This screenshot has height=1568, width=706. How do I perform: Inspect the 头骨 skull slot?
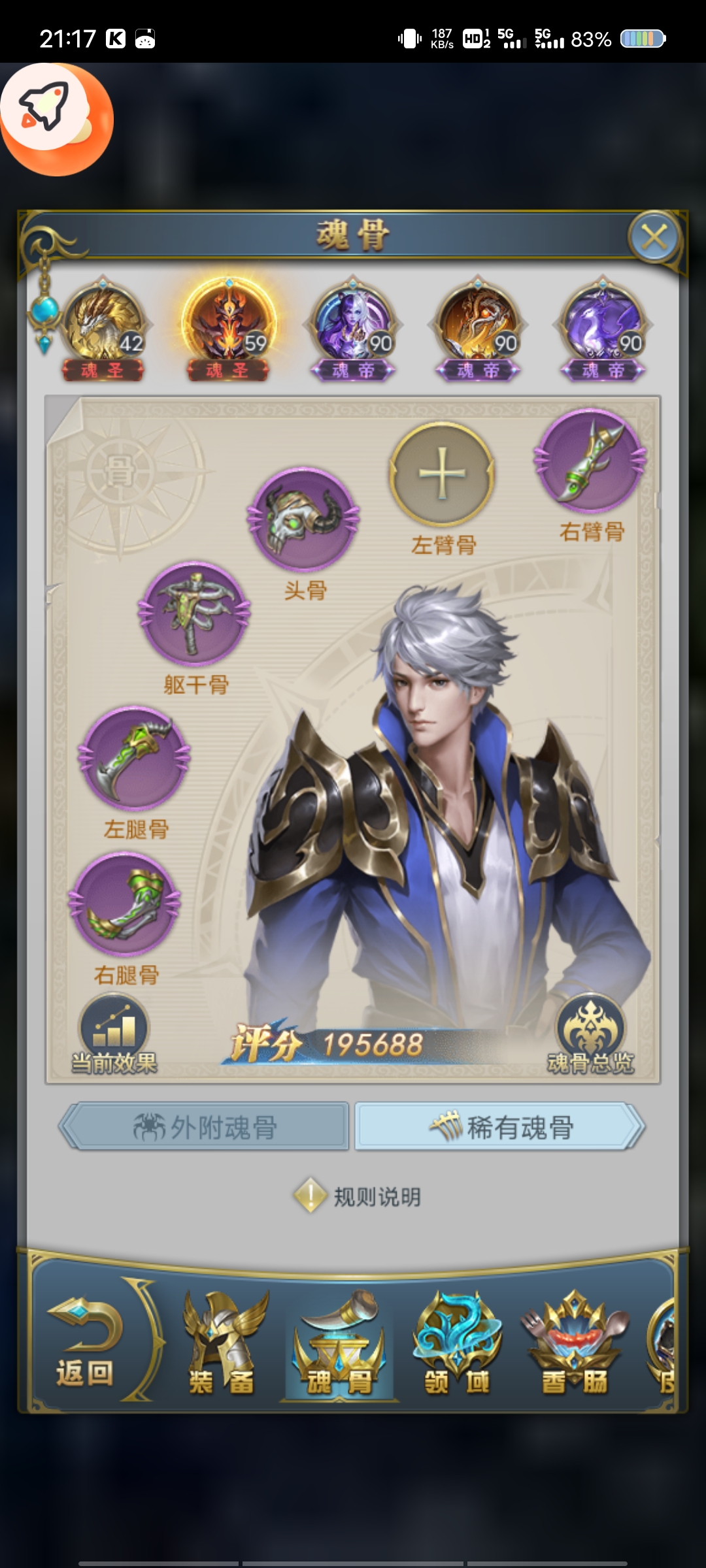click(303, 519)
